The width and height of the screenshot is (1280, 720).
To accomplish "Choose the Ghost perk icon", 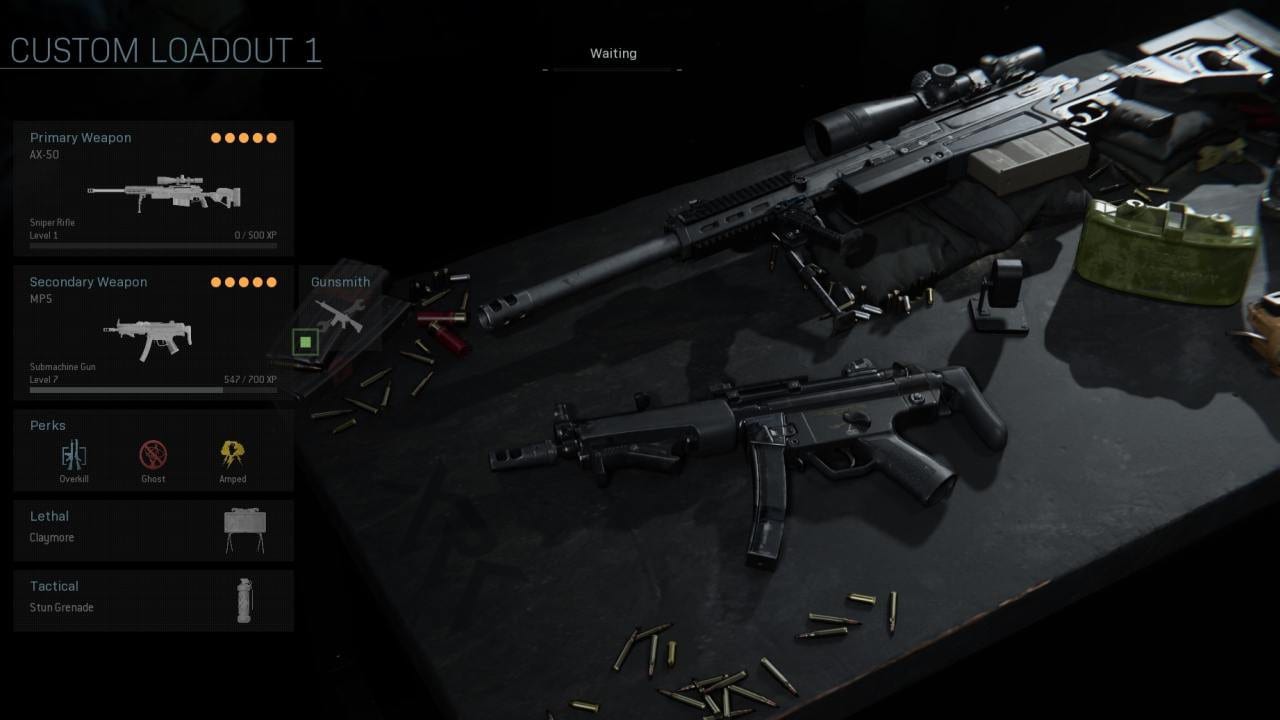I will [x=153, y=456].
